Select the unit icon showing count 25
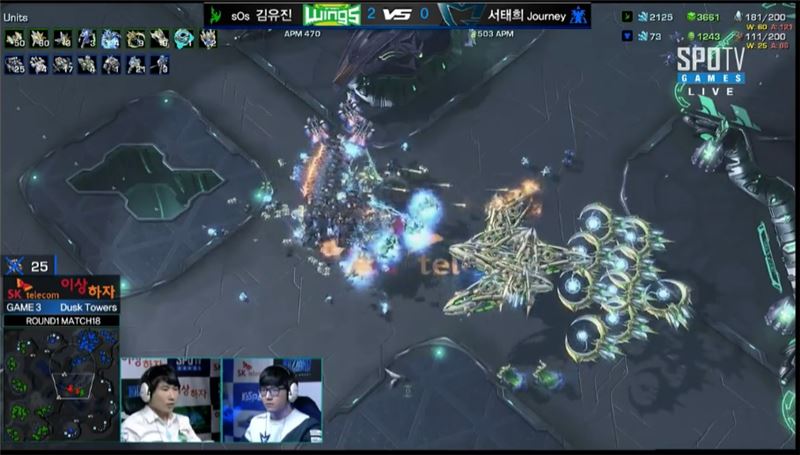 click(15, 64)
